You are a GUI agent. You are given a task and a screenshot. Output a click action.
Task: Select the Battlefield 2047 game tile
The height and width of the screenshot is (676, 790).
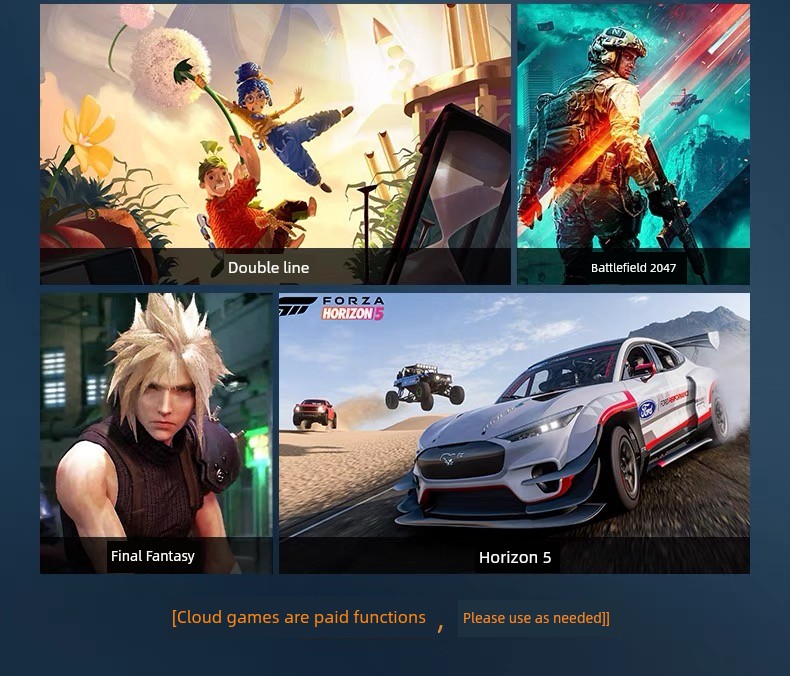point(633,145)
